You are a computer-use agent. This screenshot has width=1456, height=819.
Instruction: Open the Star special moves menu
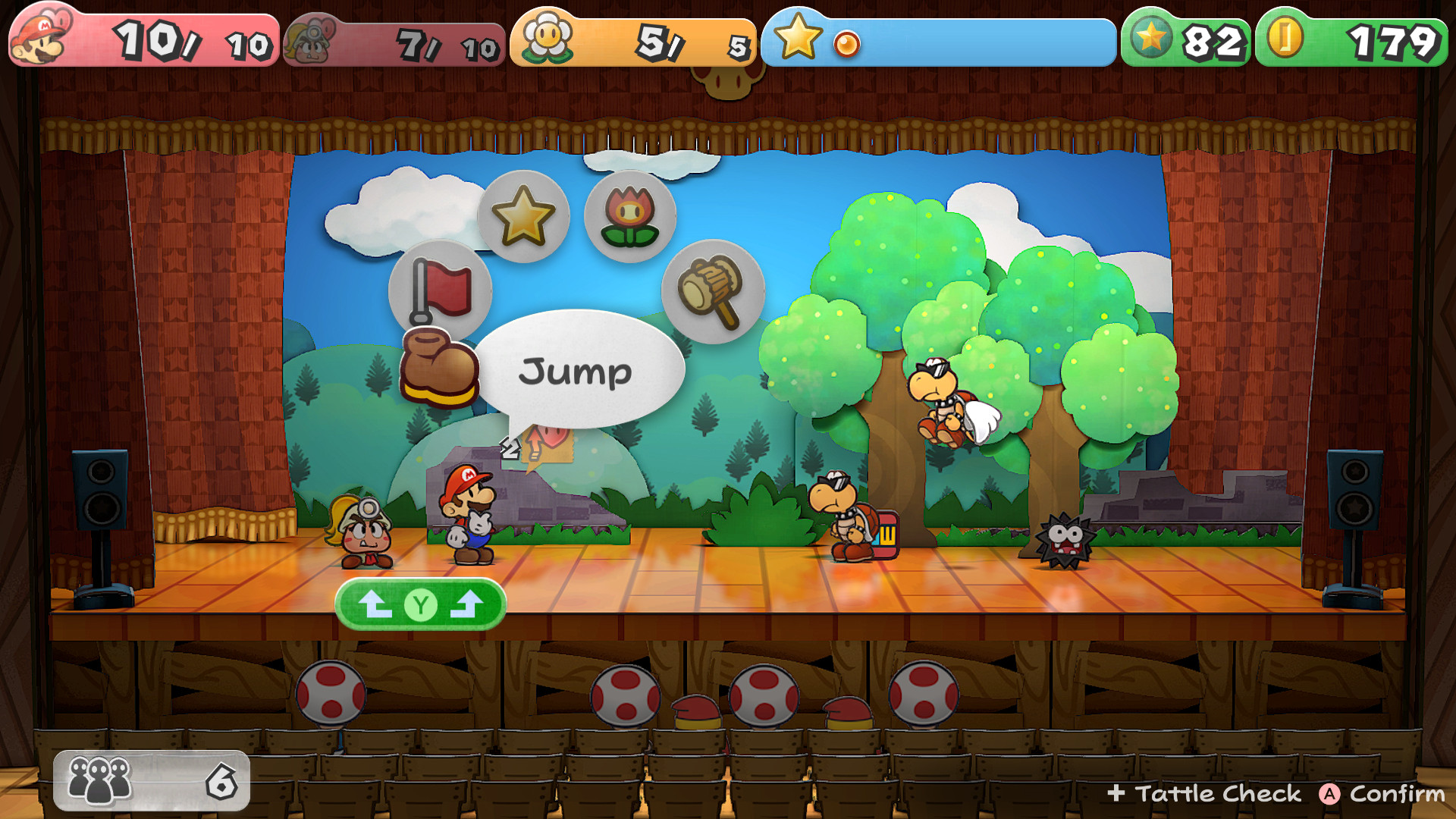pos(526,216)
